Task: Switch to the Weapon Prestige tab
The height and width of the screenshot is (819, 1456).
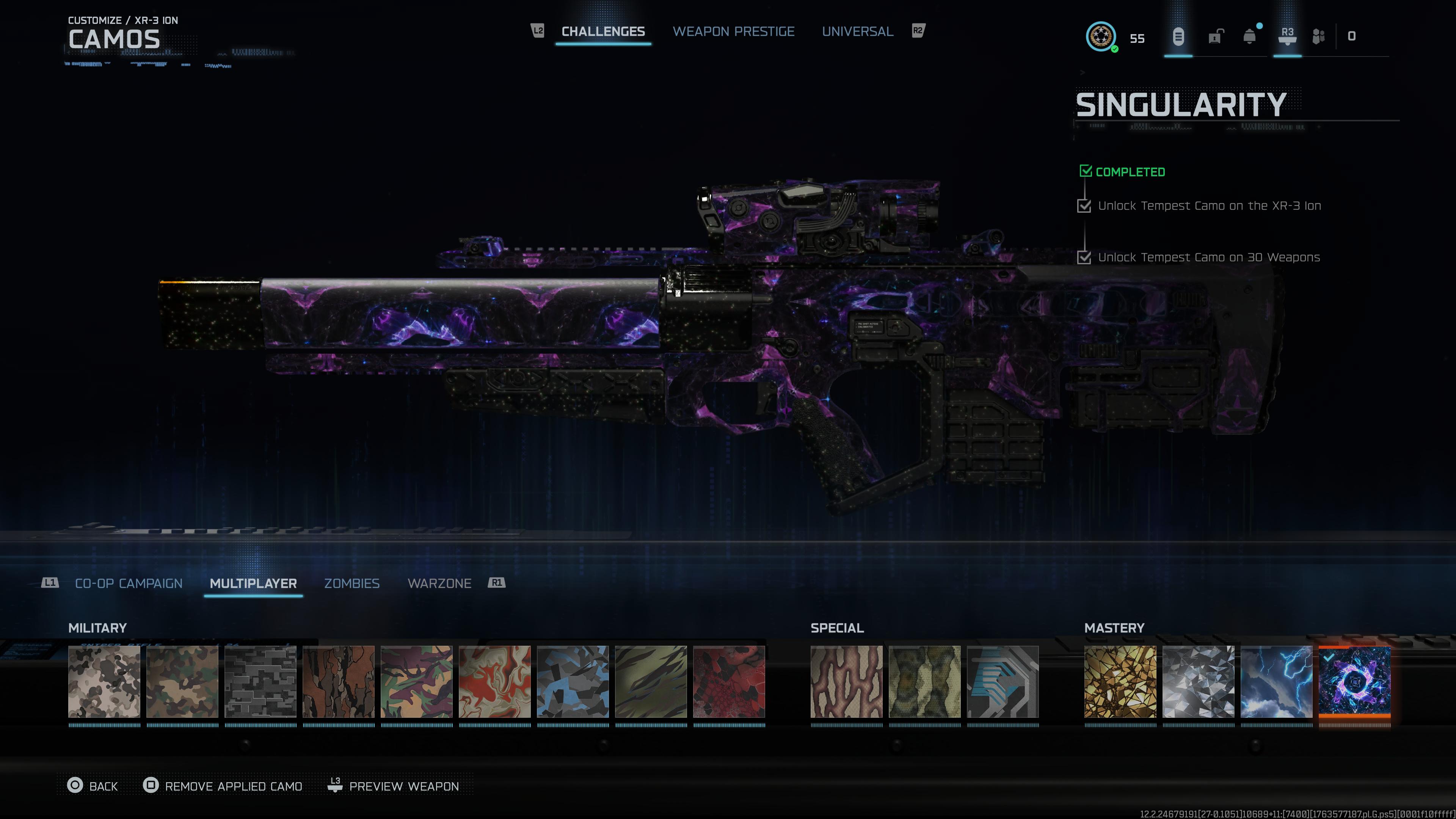Action: (733, 31)
